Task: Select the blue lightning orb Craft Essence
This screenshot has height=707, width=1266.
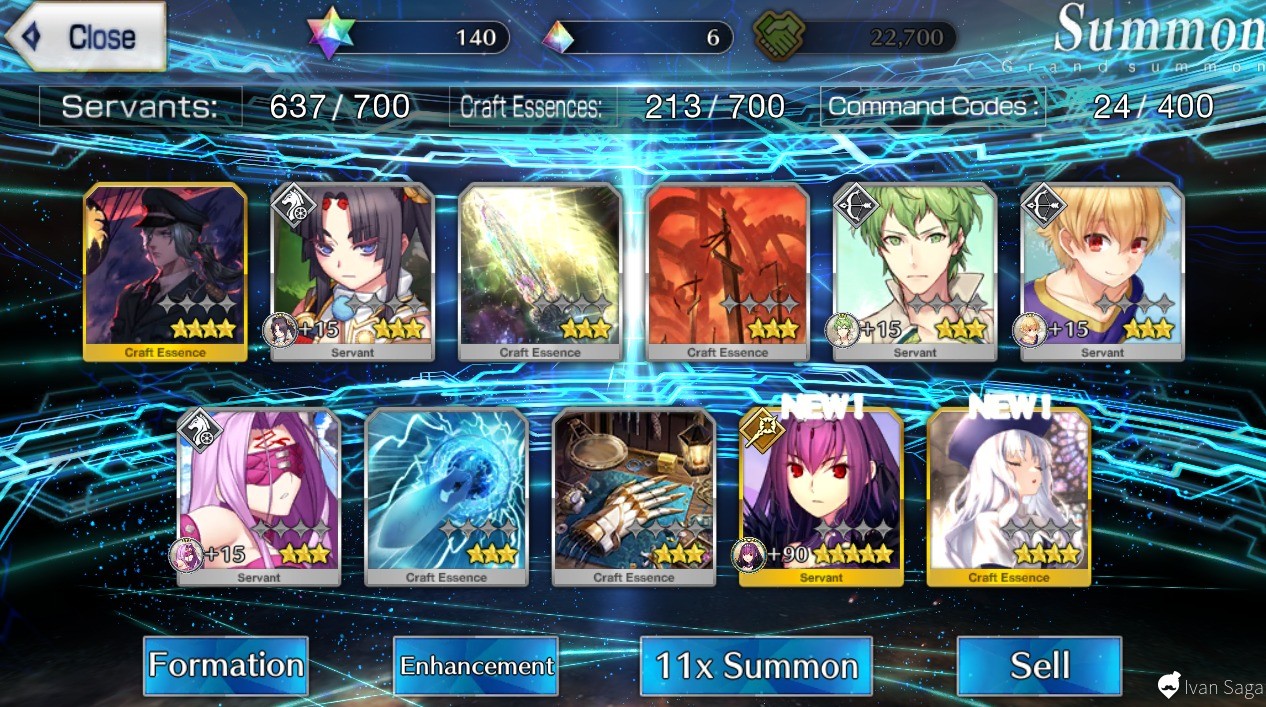Action: pos(446,496)
